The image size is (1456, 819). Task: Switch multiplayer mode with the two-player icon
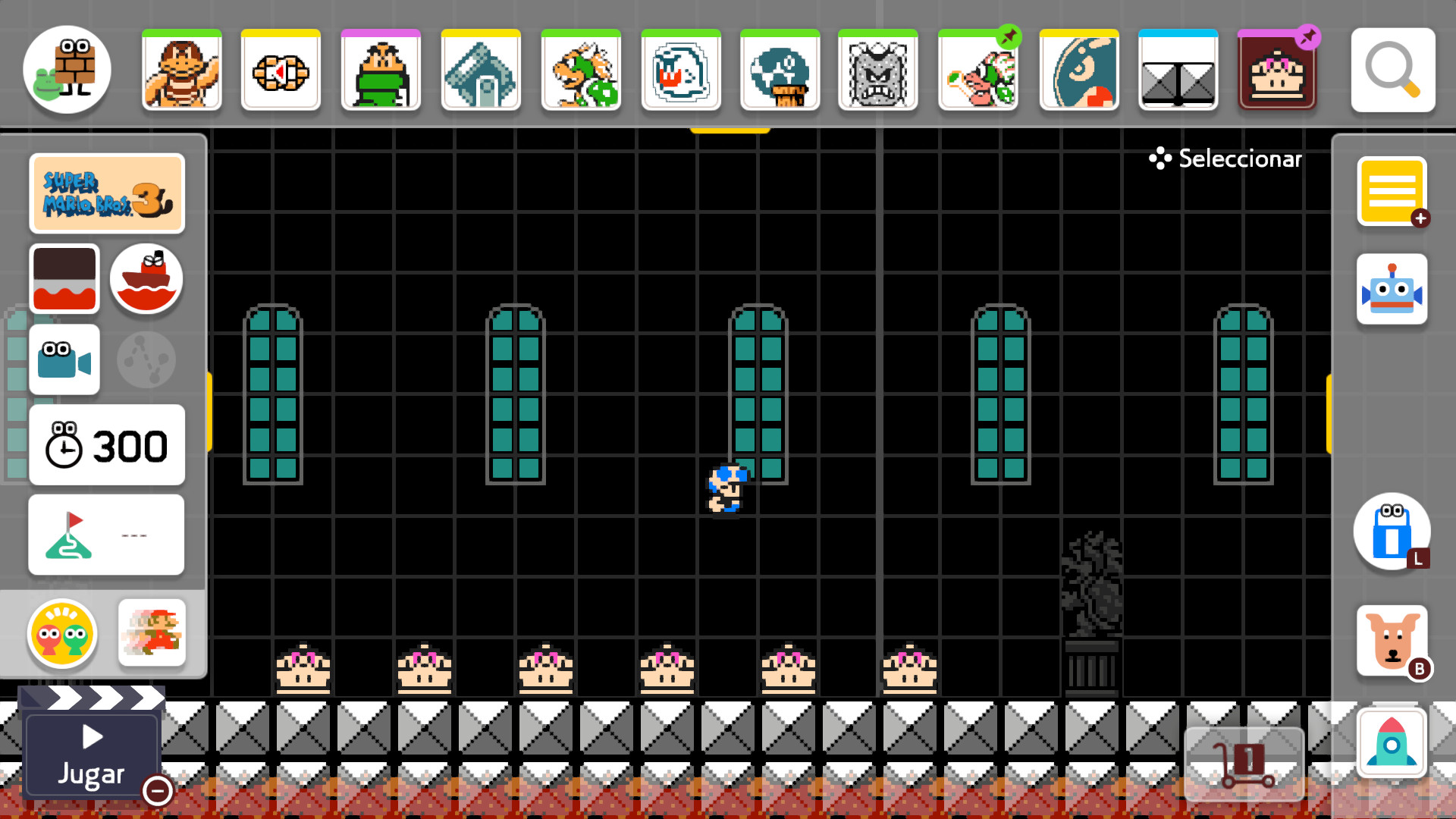tap(61, 635)
